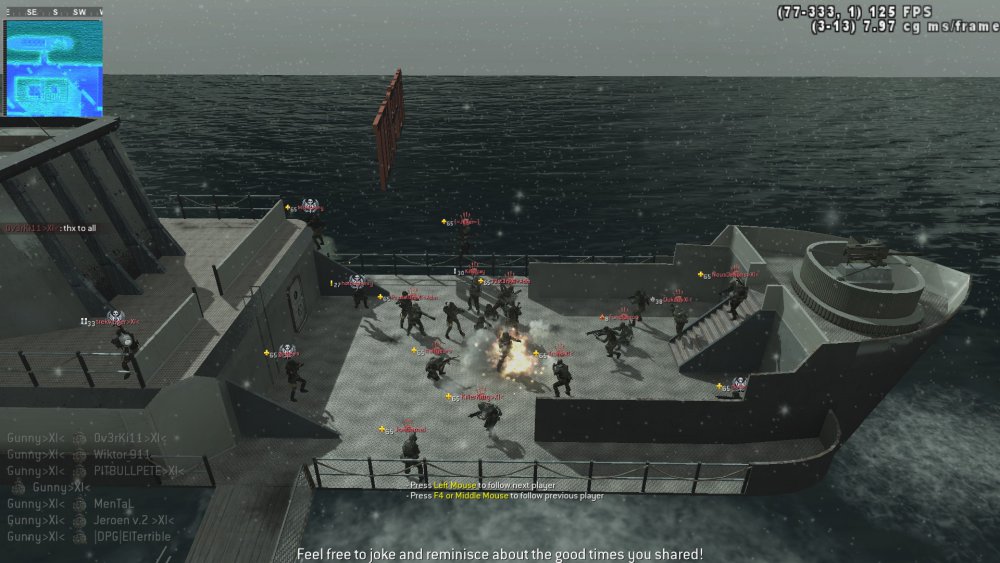Image resolution: width=1000 pixels, height=563 pixels.
Task: Choose the PITBULLPETE kill feed row
Action: (90, 470)
